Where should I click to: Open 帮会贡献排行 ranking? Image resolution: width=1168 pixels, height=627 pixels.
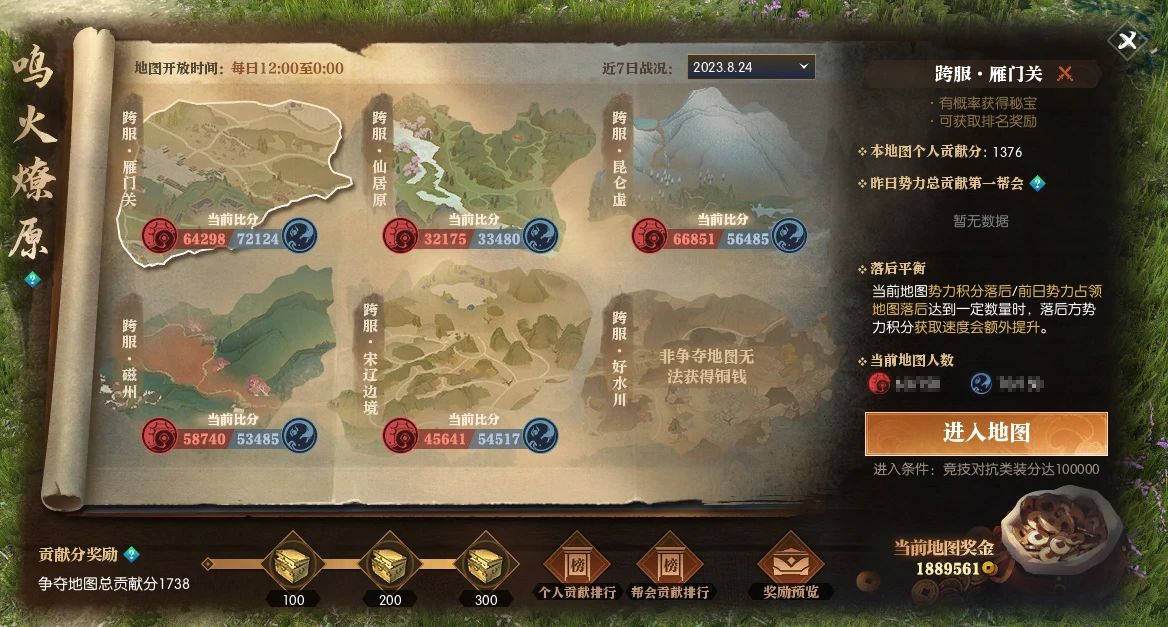coord(670,566)
